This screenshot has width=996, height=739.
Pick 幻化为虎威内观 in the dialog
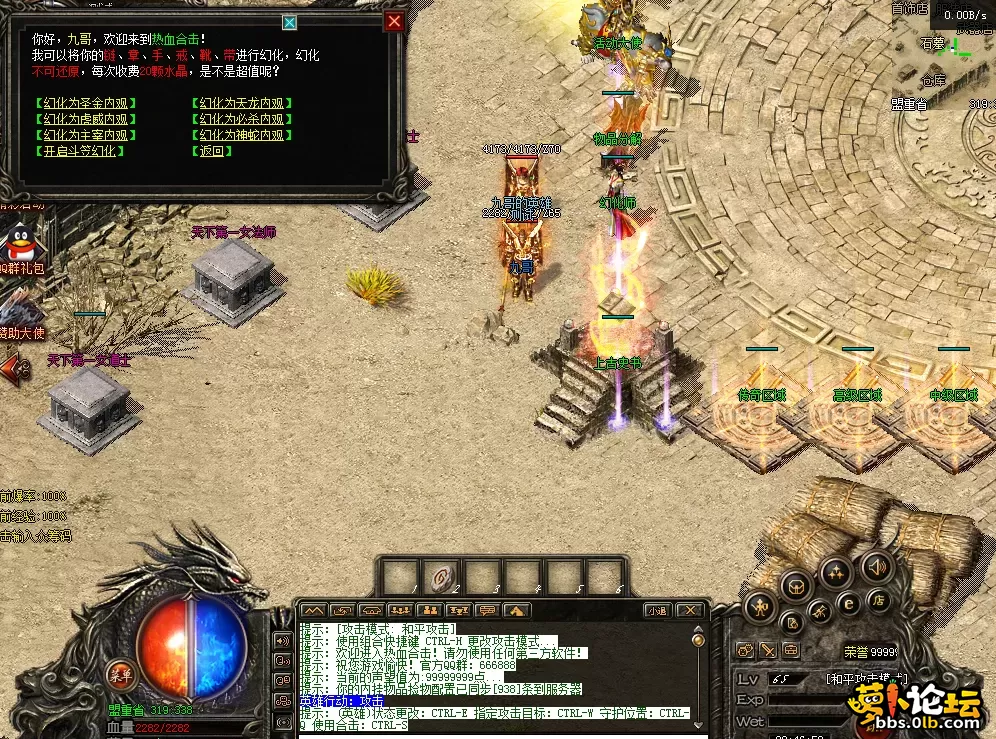click(85, 119)
